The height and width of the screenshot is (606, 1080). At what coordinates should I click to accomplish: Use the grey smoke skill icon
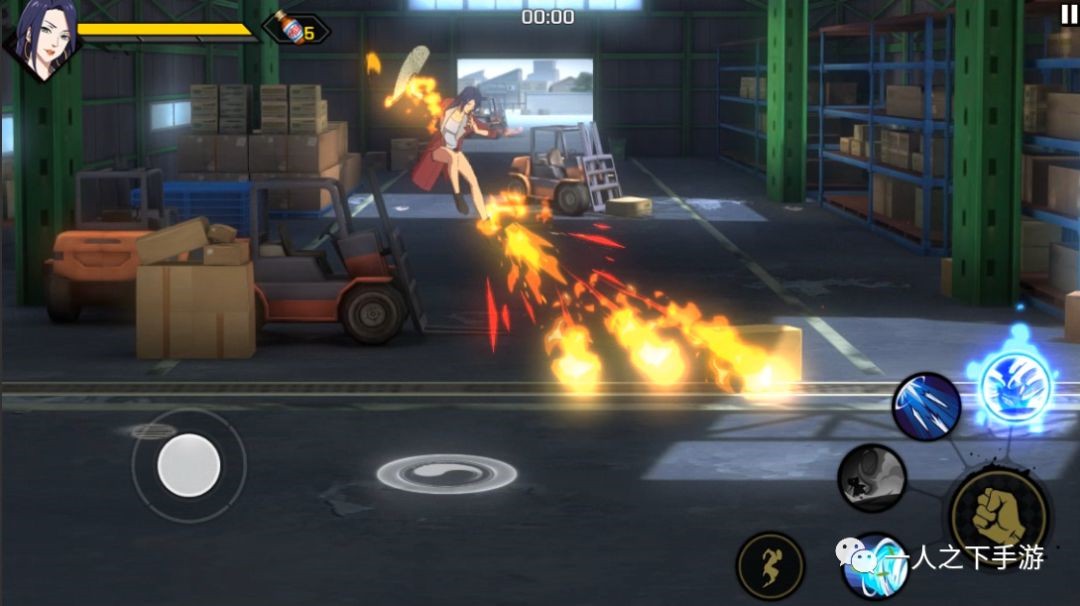(871, 478)
